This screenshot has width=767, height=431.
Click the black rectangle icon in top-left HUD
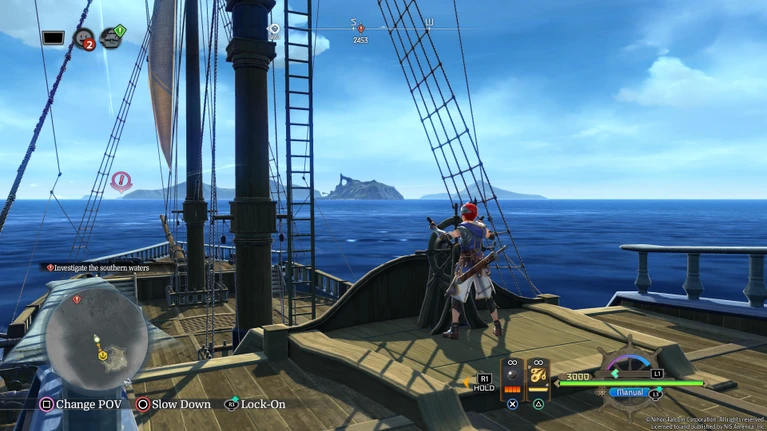click(53, 38)
